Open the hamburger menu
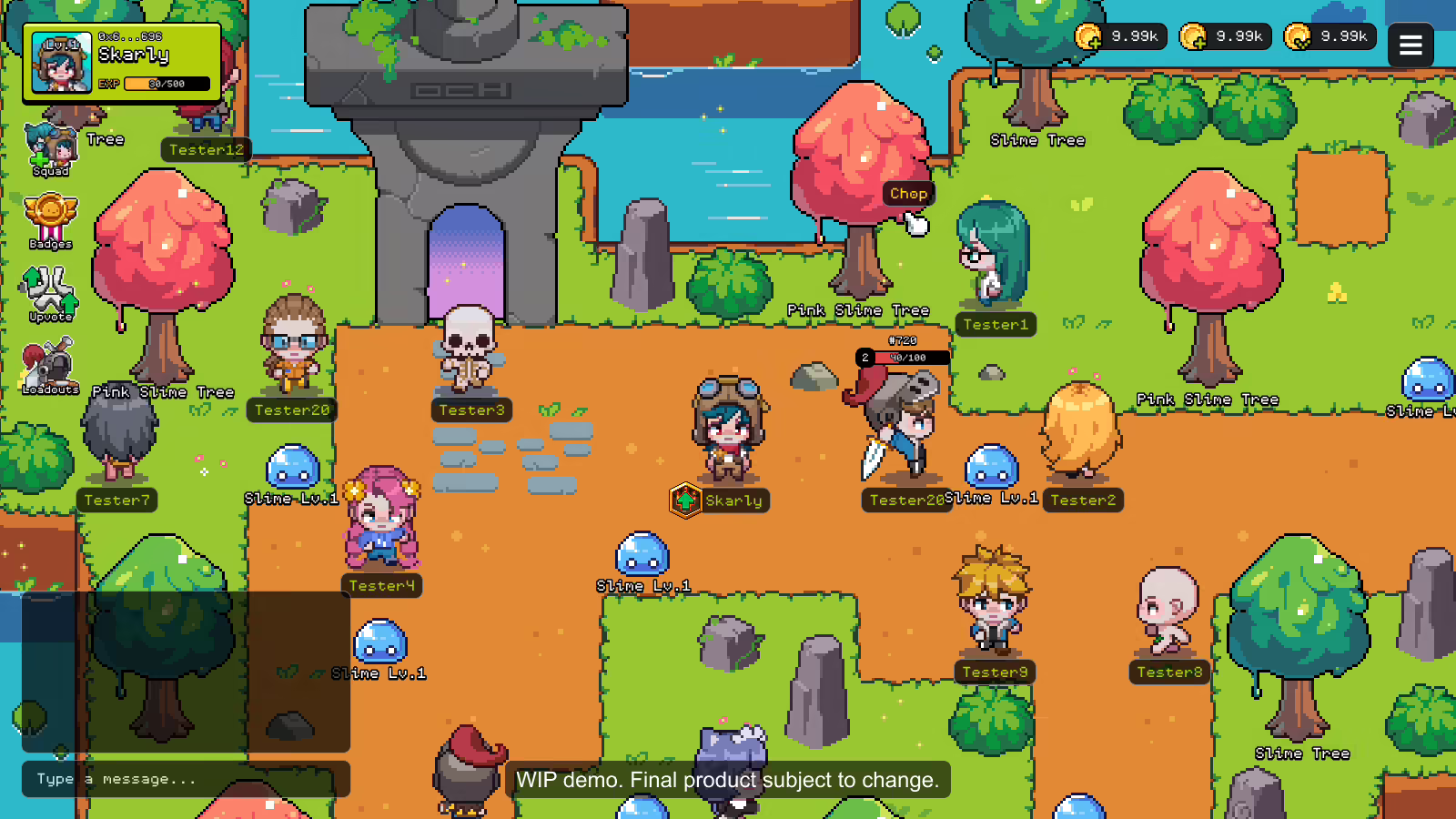Image resolution: width=1456 pixels, height=819 pixels. click(1410, 45)
